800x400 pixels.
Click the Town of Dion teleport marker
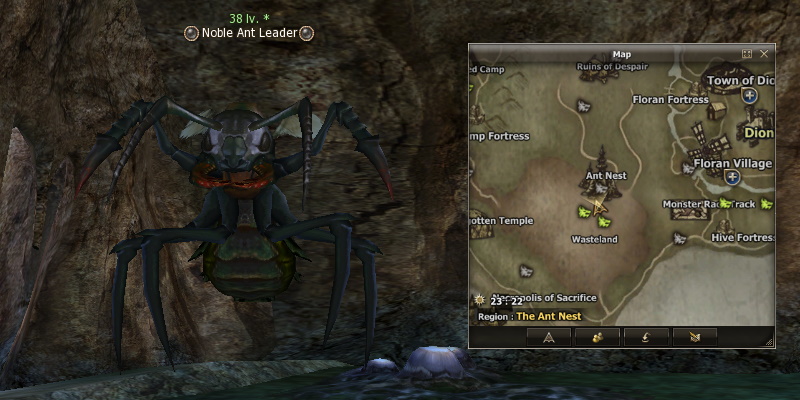point(749,95)
